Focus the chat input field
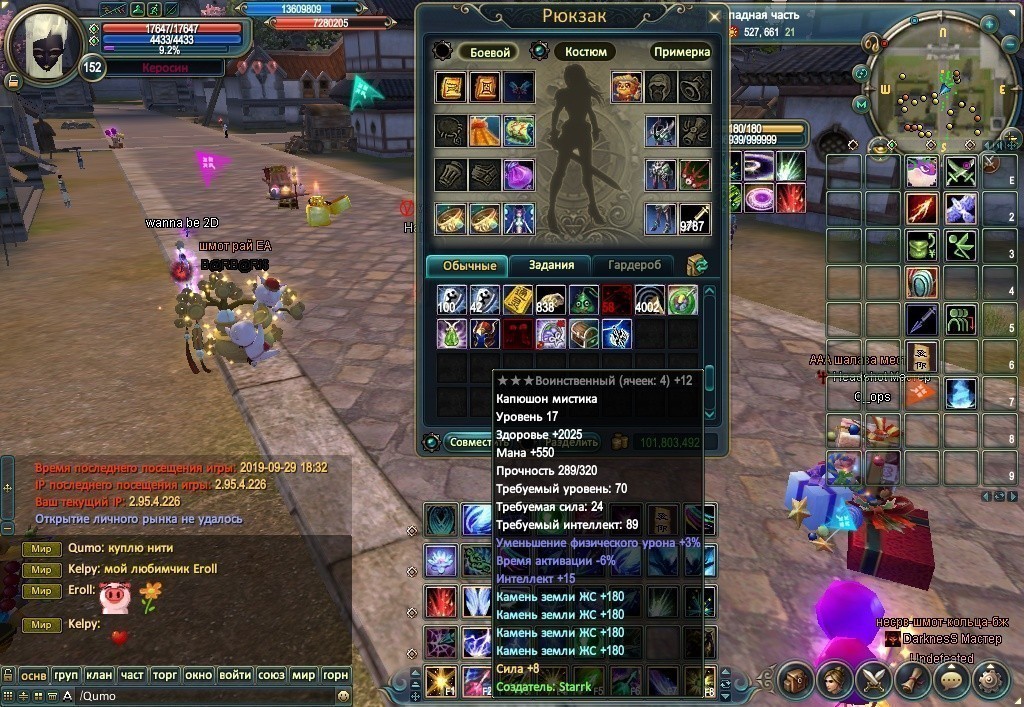The height and width of the screenshot is (707, 1024). tap(200, 696)
